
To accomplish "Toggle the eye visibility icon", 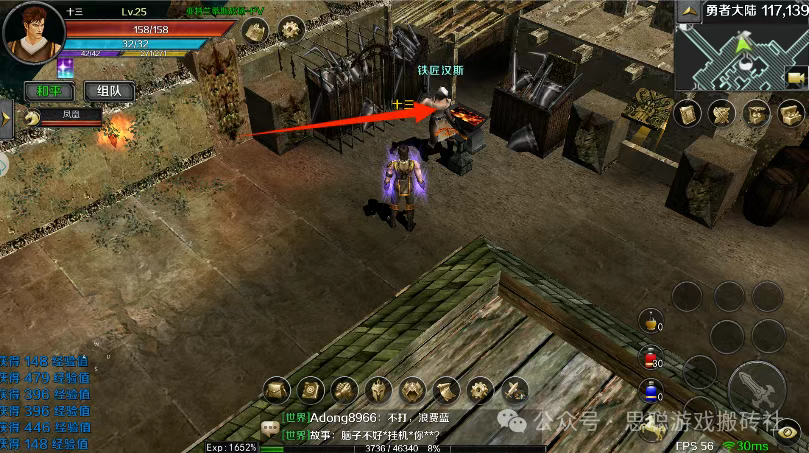I will click(x=790, y=432).
